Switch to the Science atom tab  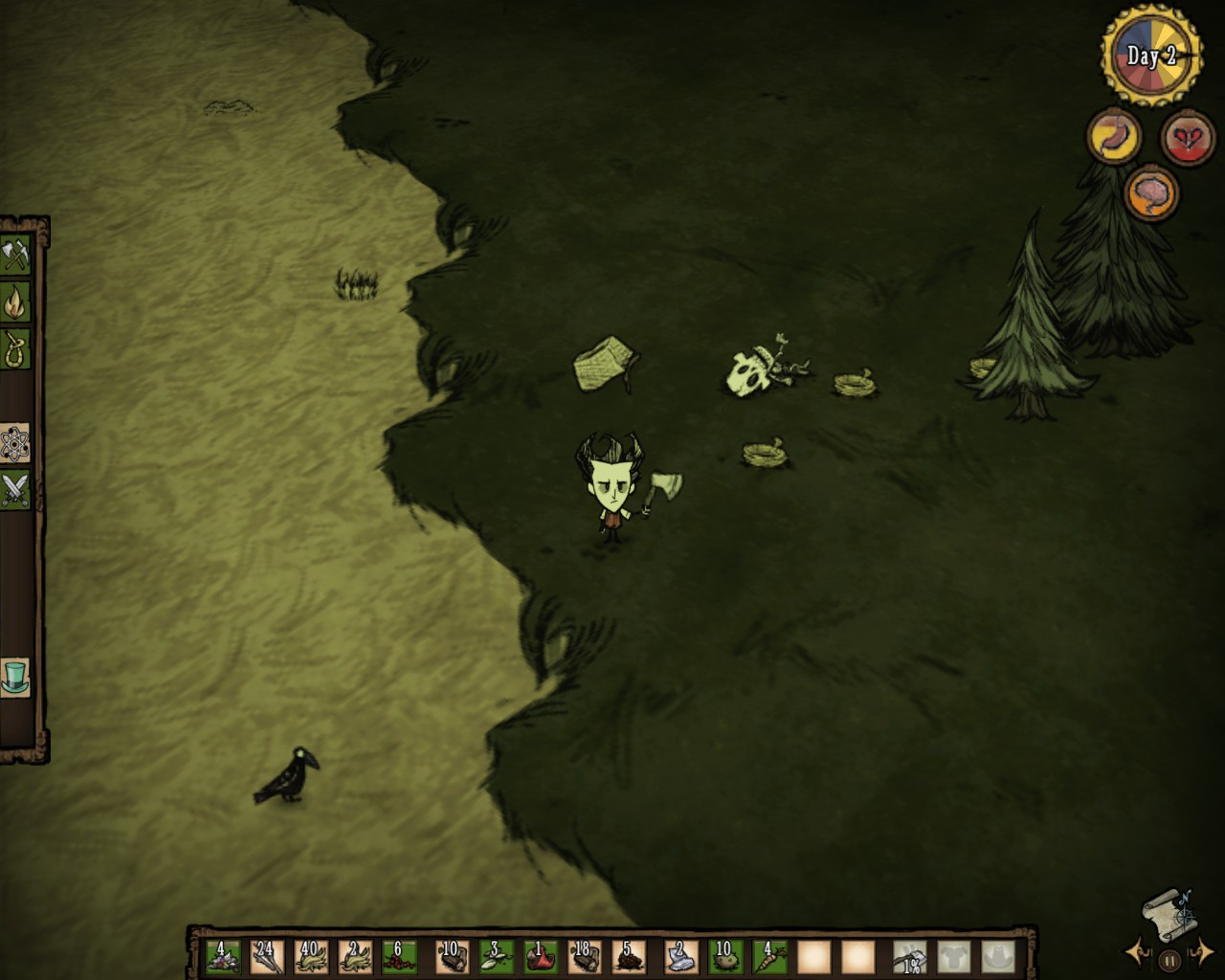pos(16,444)
